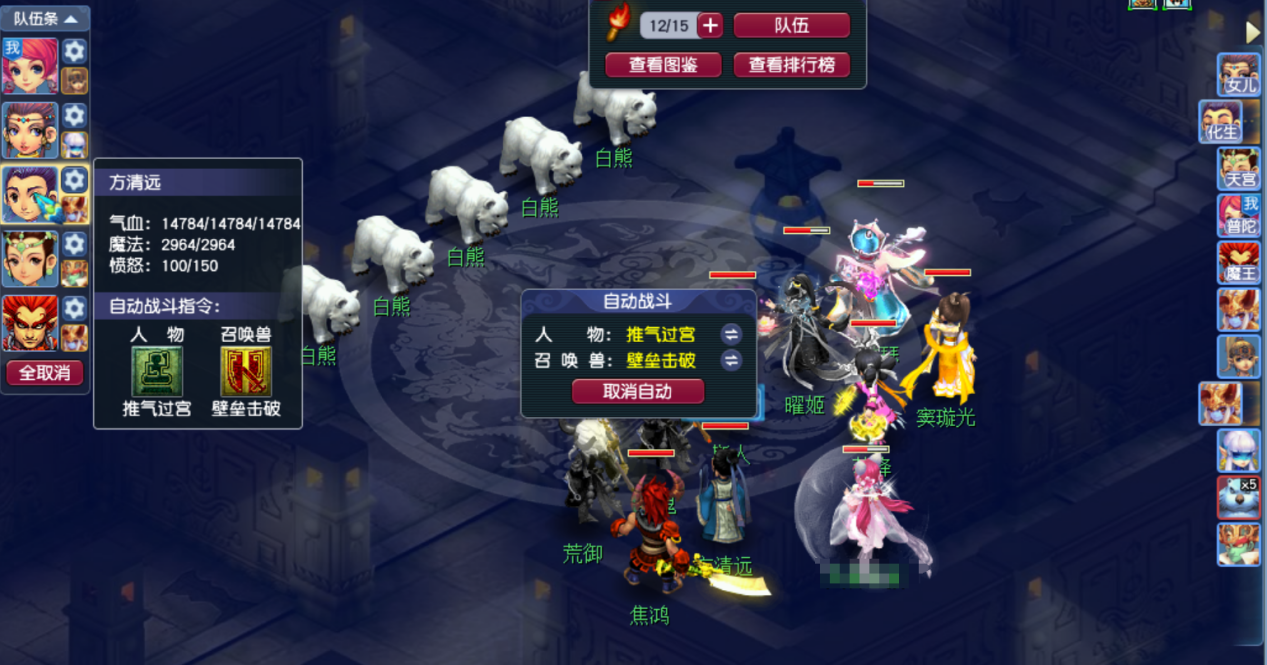View rankings via 查看排行榜
Viewport: 1267px width, 665px height.
click(x=791, y=65)
